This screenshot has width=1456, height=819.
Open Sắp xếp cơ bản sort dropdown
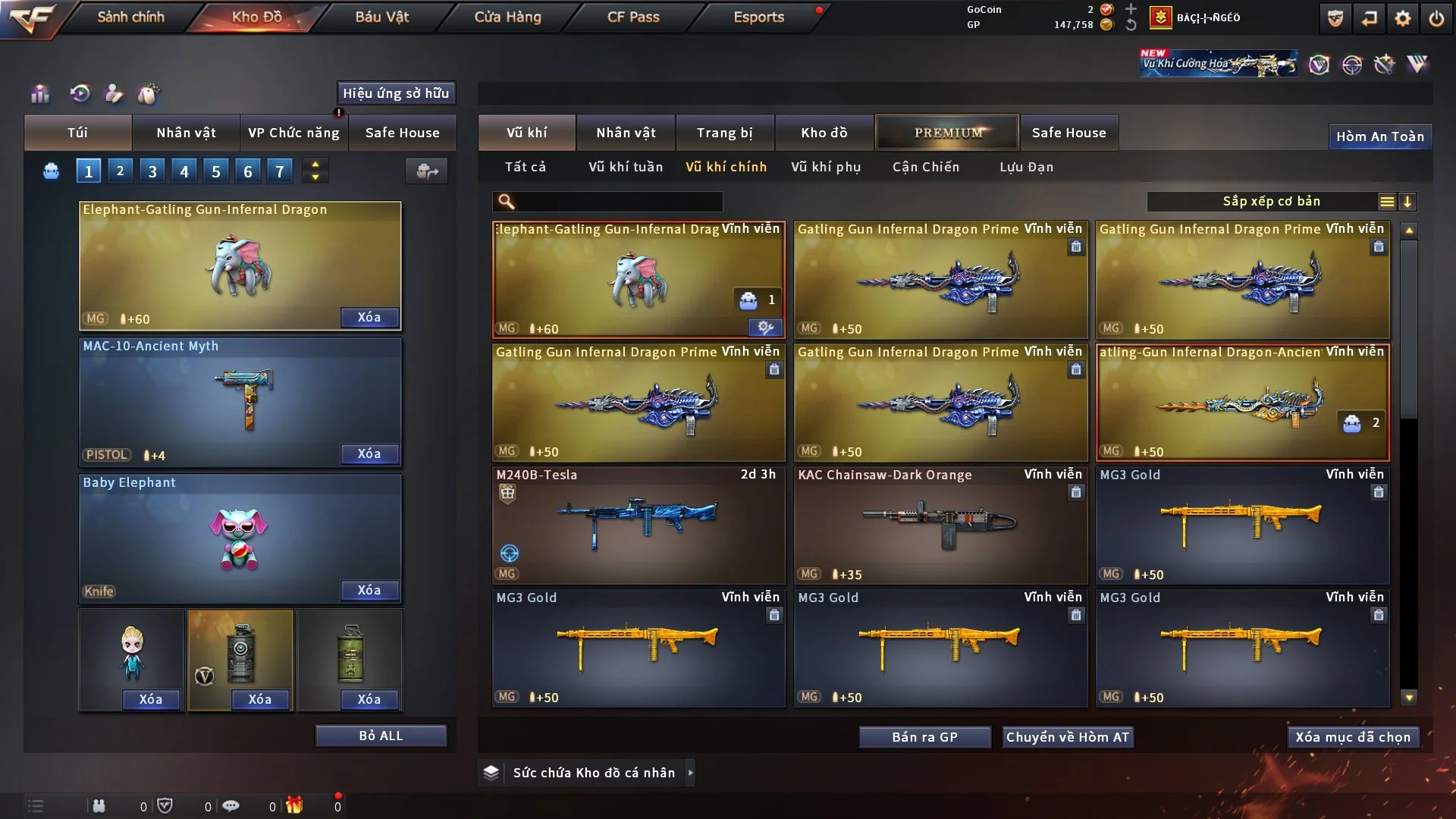click(x=1271, y=201)
